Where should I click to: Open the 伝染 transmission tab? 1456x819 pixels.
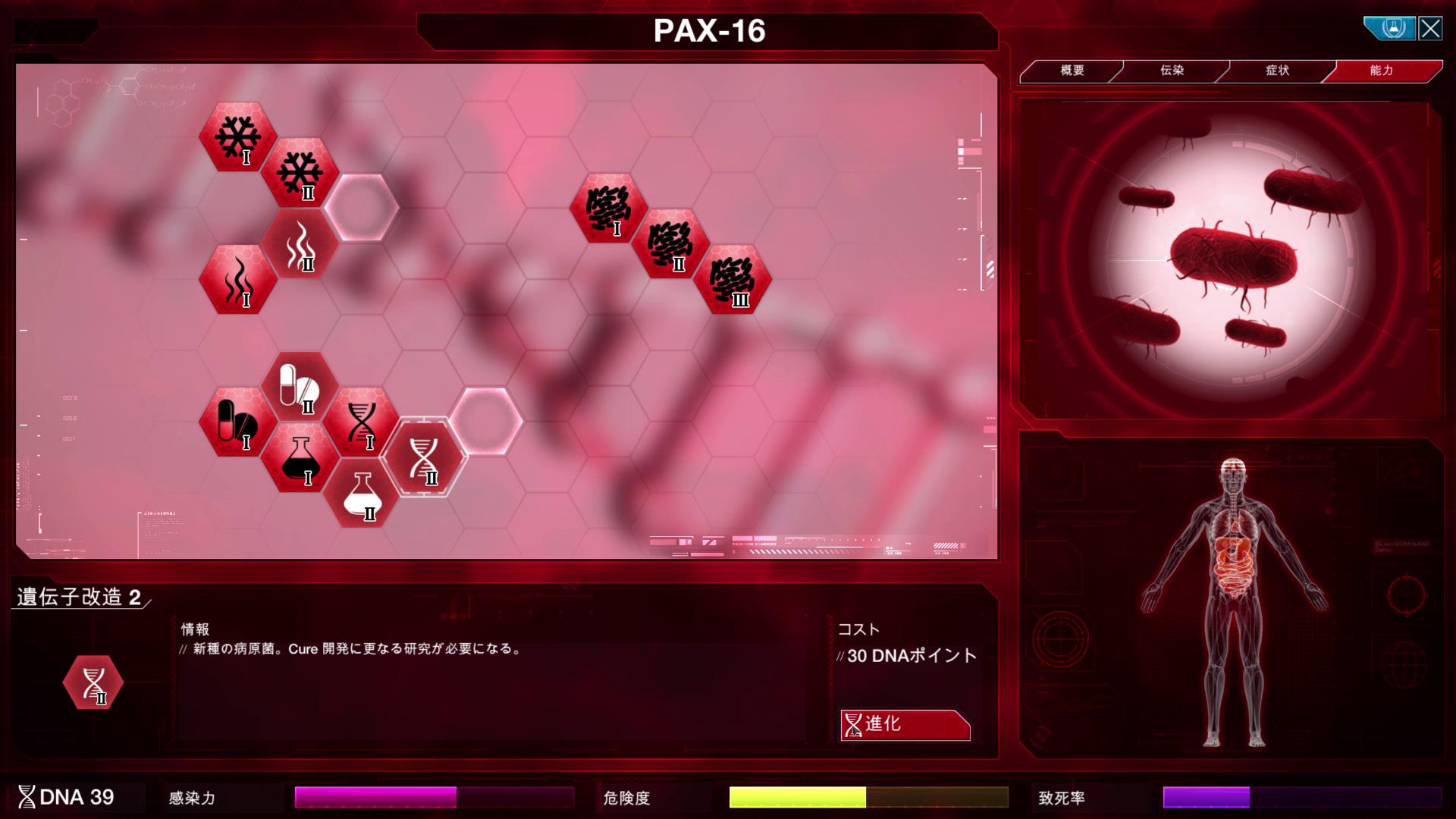(1172, 71)
